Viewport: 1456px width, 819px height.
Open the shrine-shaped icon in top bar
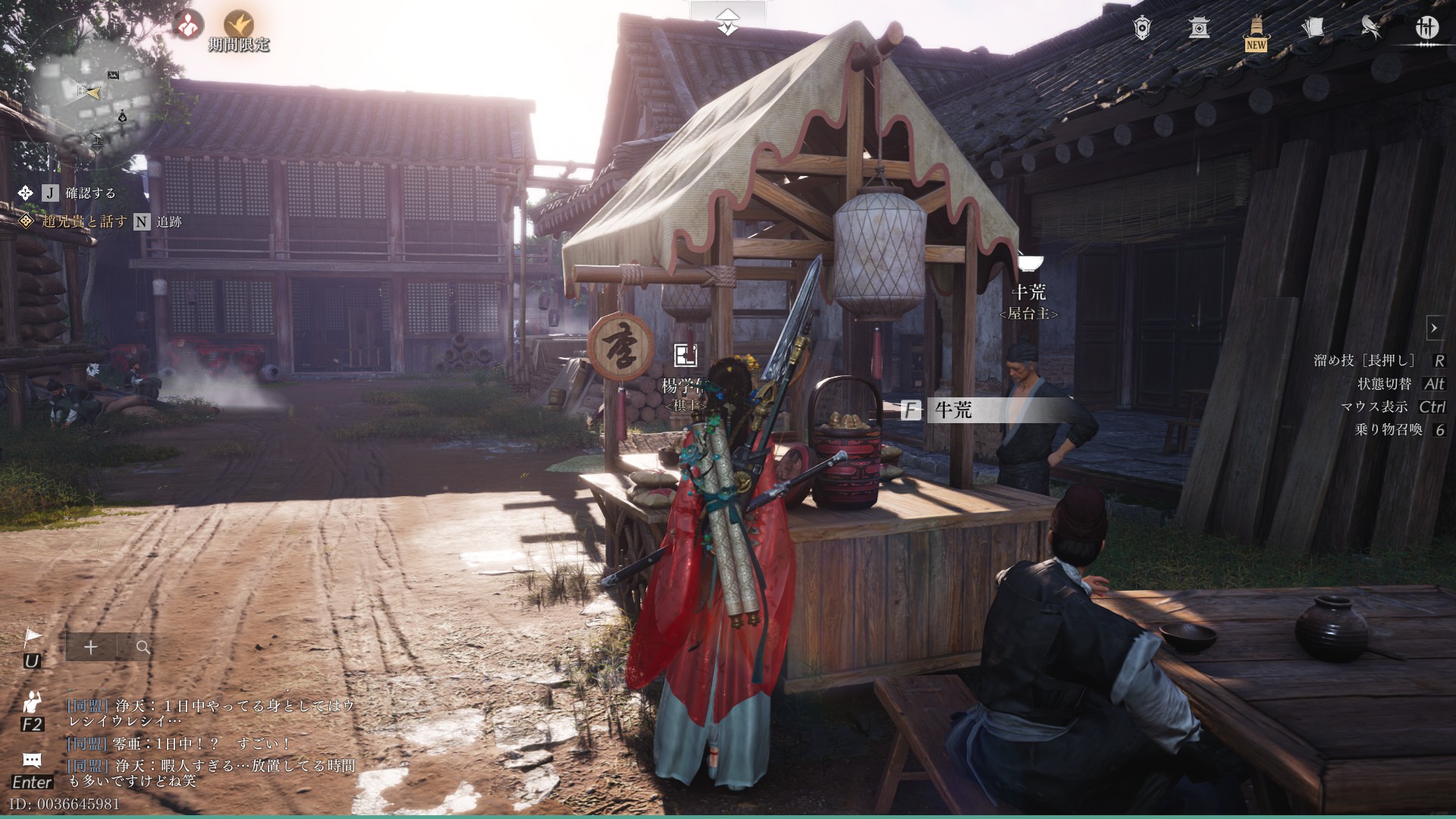pos(1199,28)
